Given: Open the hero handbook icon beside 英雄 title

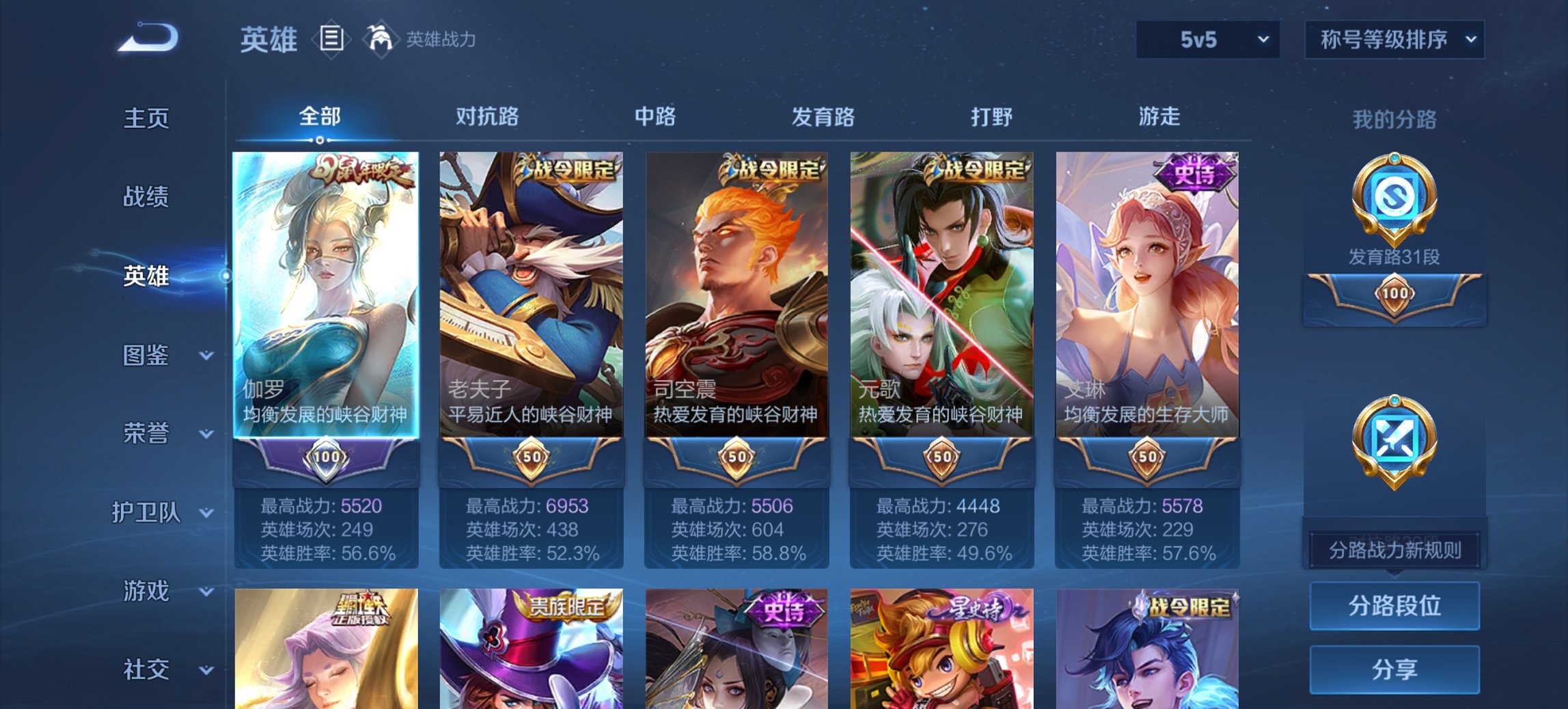Looking at the screenshot, I should (x=331, y=40).
